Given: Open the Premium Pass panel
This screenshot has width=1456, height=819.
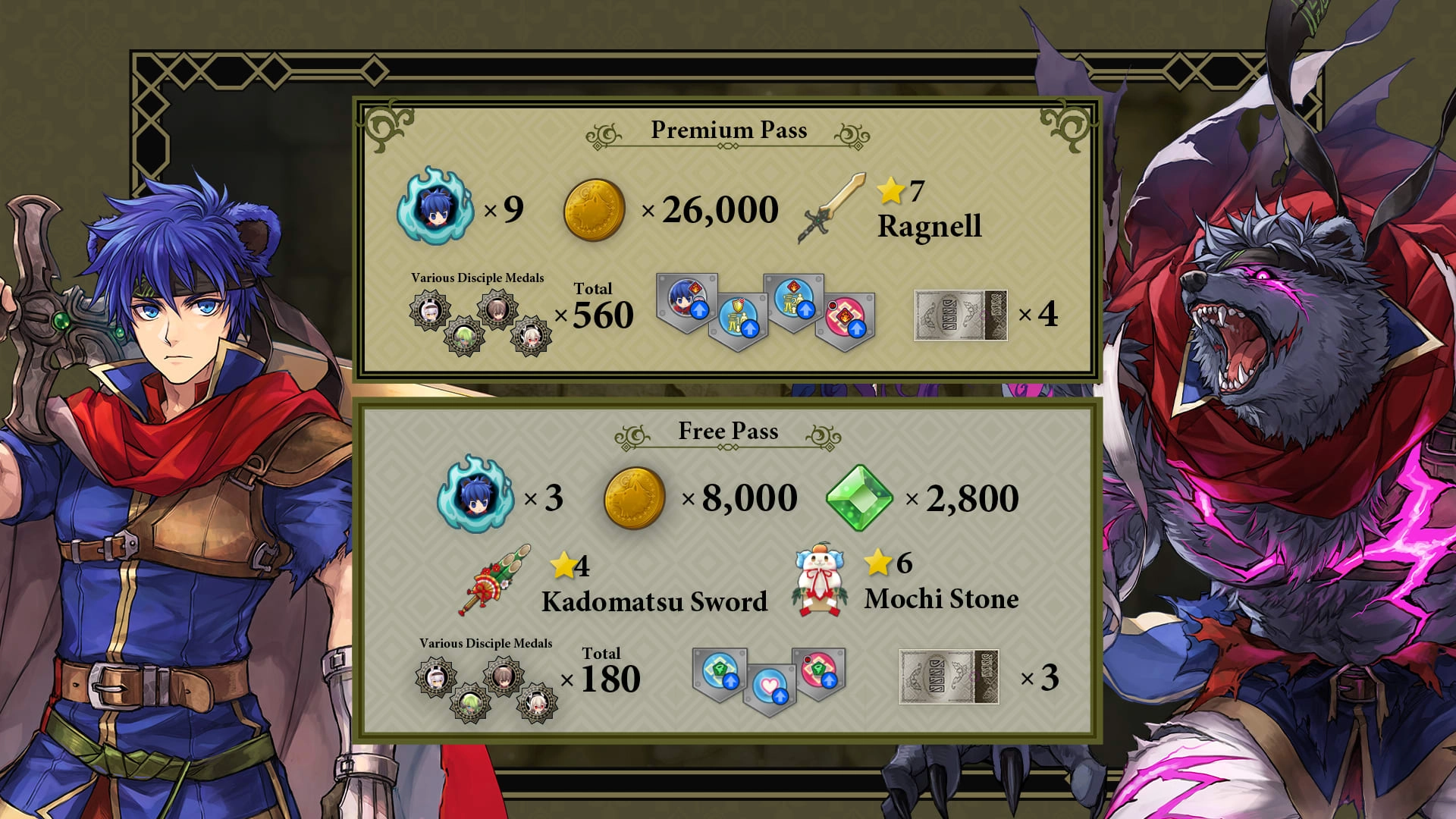Looking at the screenshot, I should (x=728, y=129).
